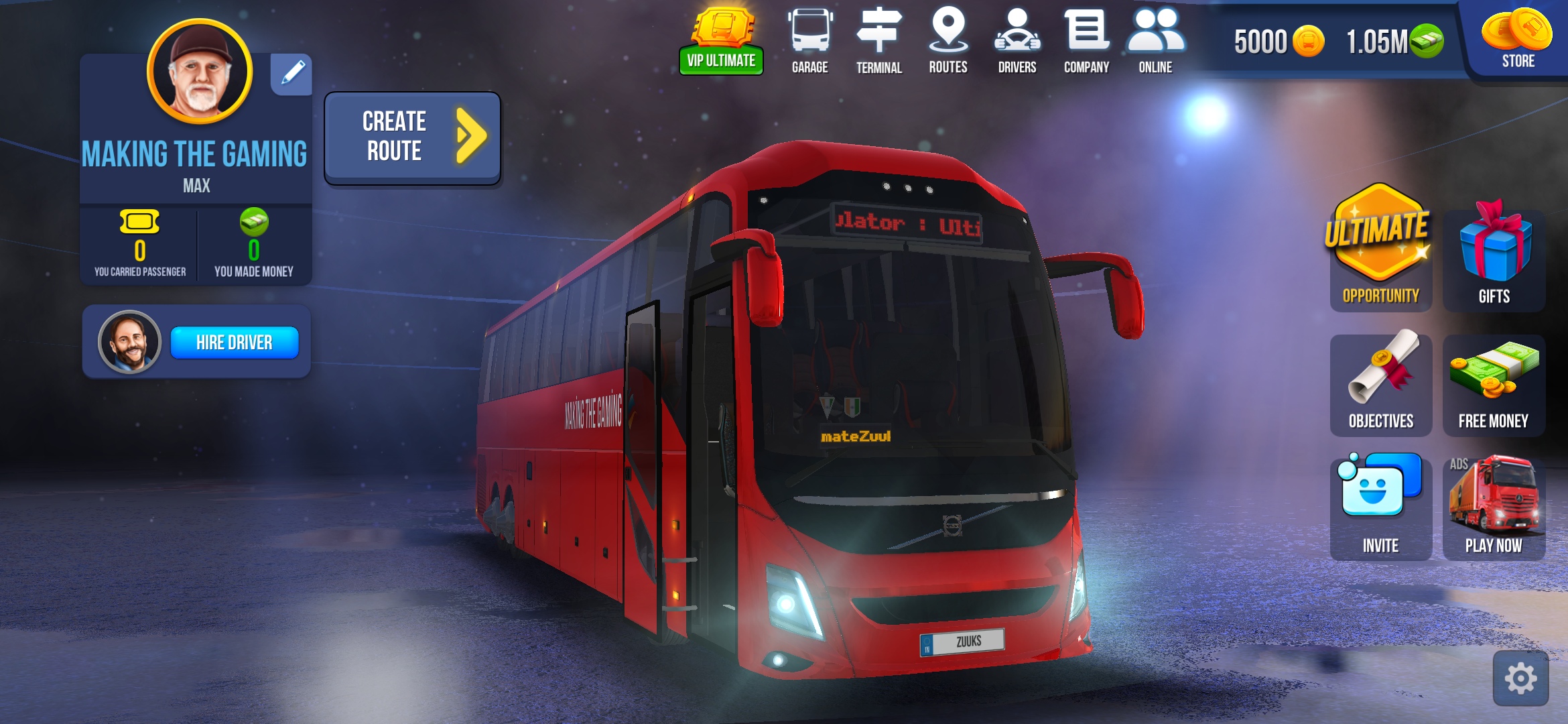Open the VIP Ultimate offer
Screen dimensions: 1568x724
click(721, 42)
